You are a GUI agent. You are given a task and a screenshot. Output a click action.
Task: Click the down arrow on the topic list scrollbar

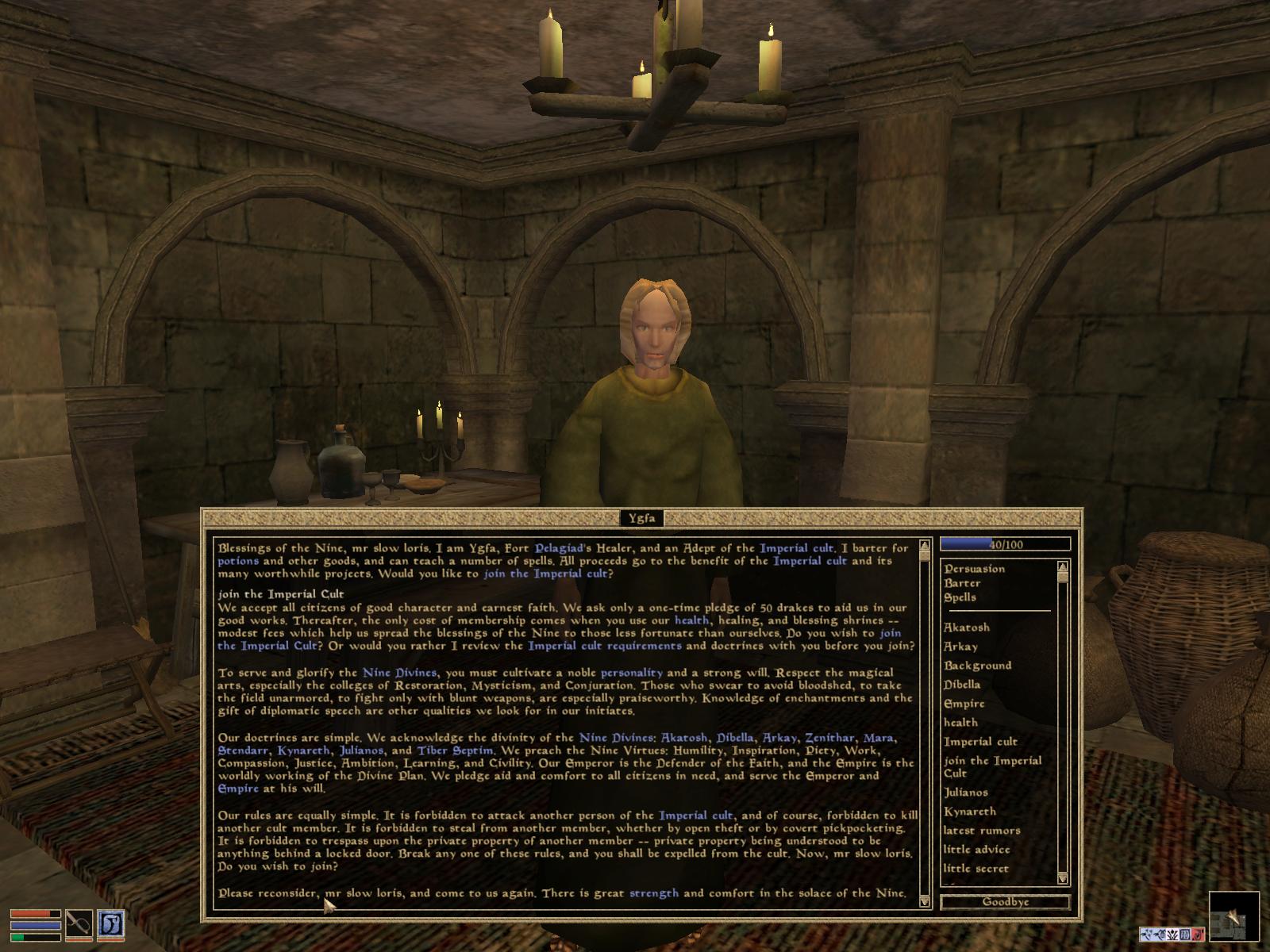[x=1062, y=879]
